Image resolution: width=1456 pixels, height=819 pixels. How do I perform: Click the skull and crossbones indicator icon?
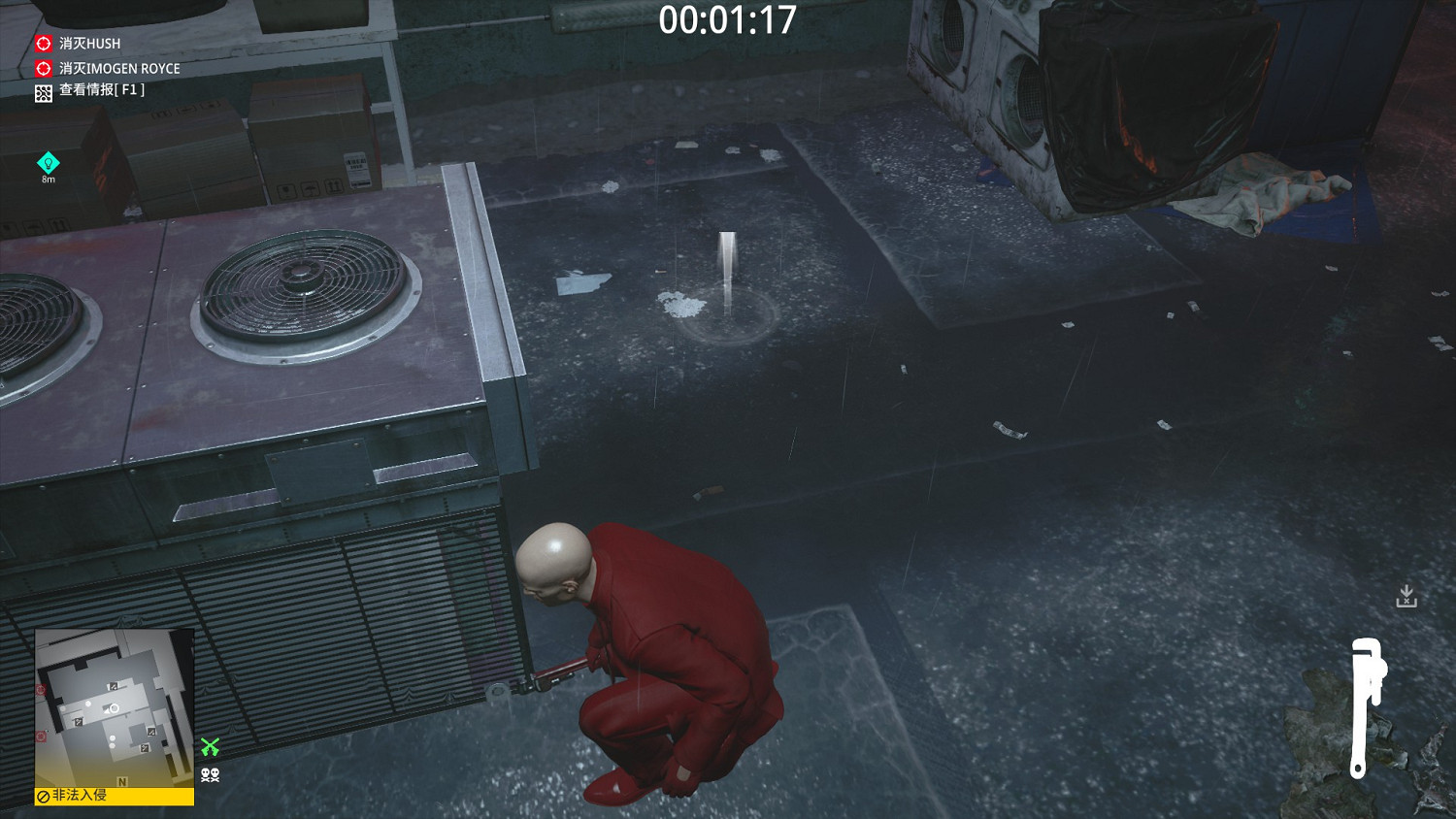tap(210, 774)
